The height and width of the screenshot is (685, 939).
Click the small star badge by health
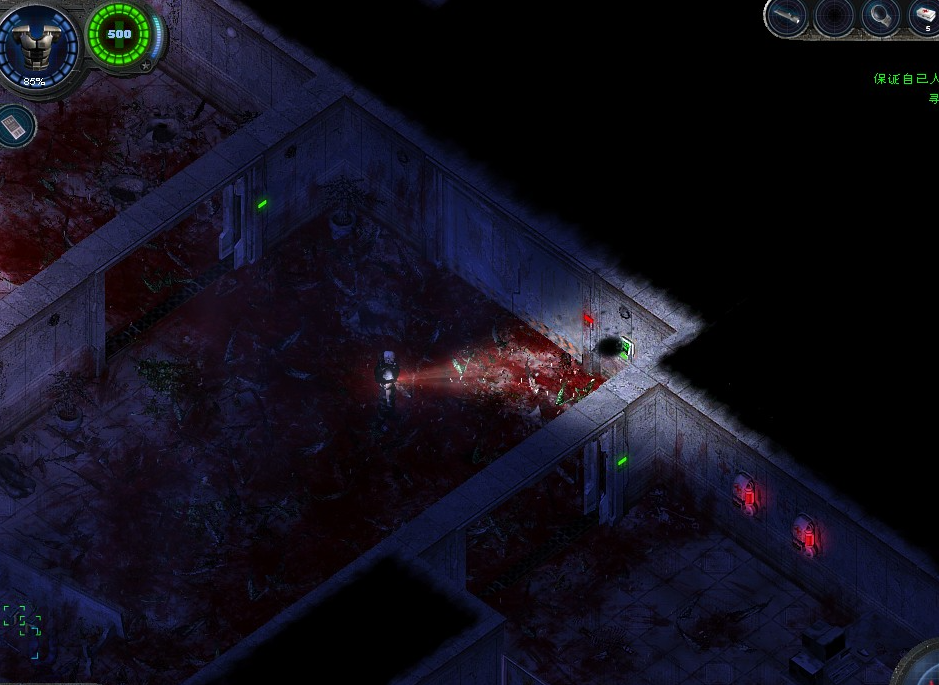(x=146, y=66)
